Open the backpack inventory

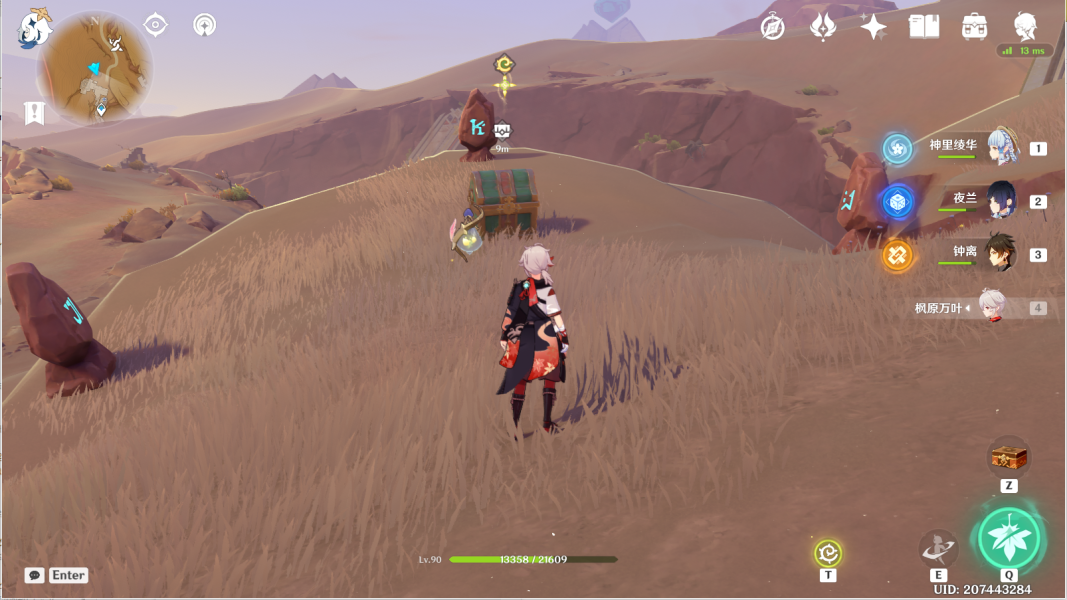(x=975, y=27)
